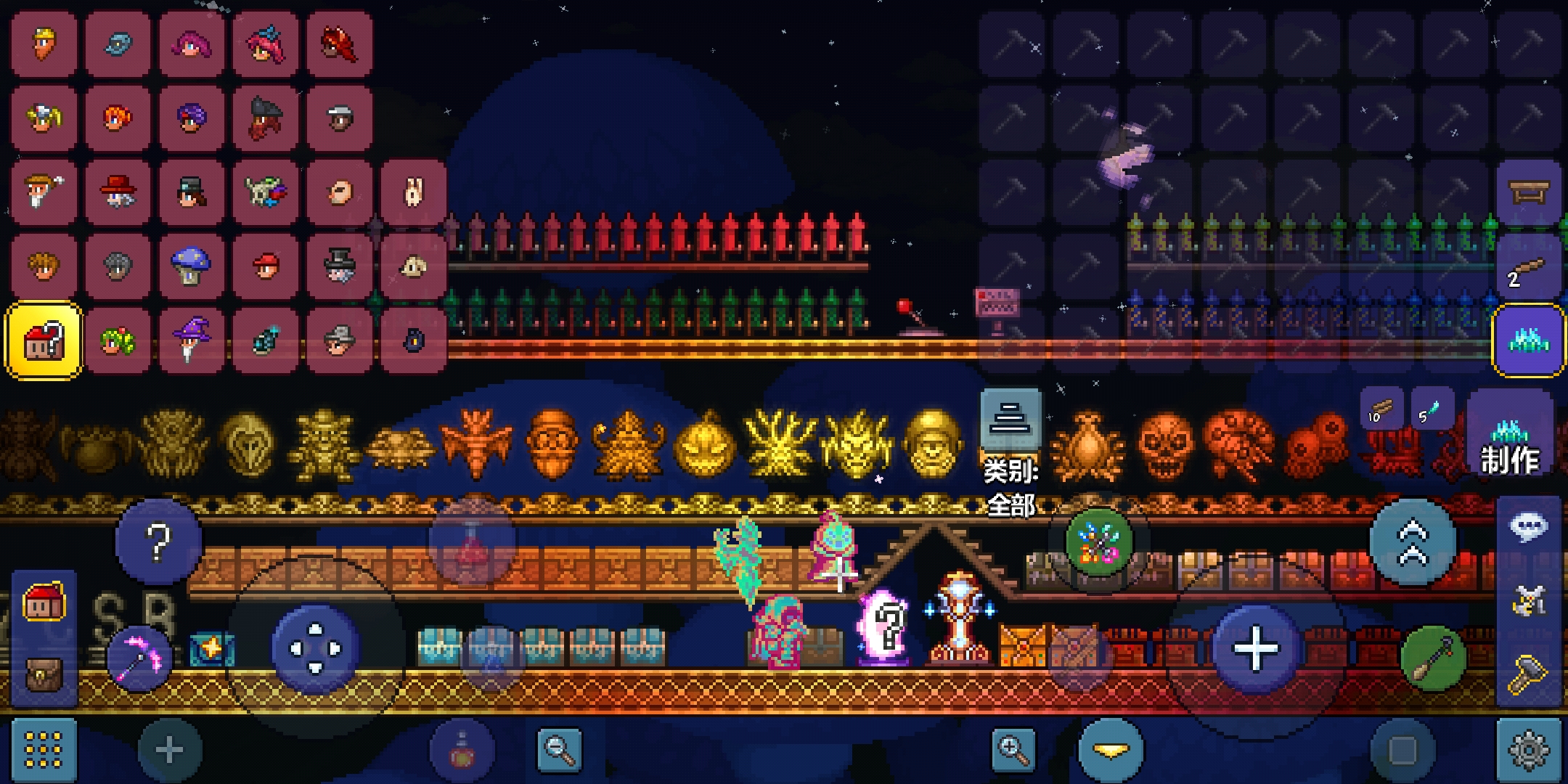Select the Wizard NPC with purple hat
Screen dimensions: 1568x784
point(192,340)
